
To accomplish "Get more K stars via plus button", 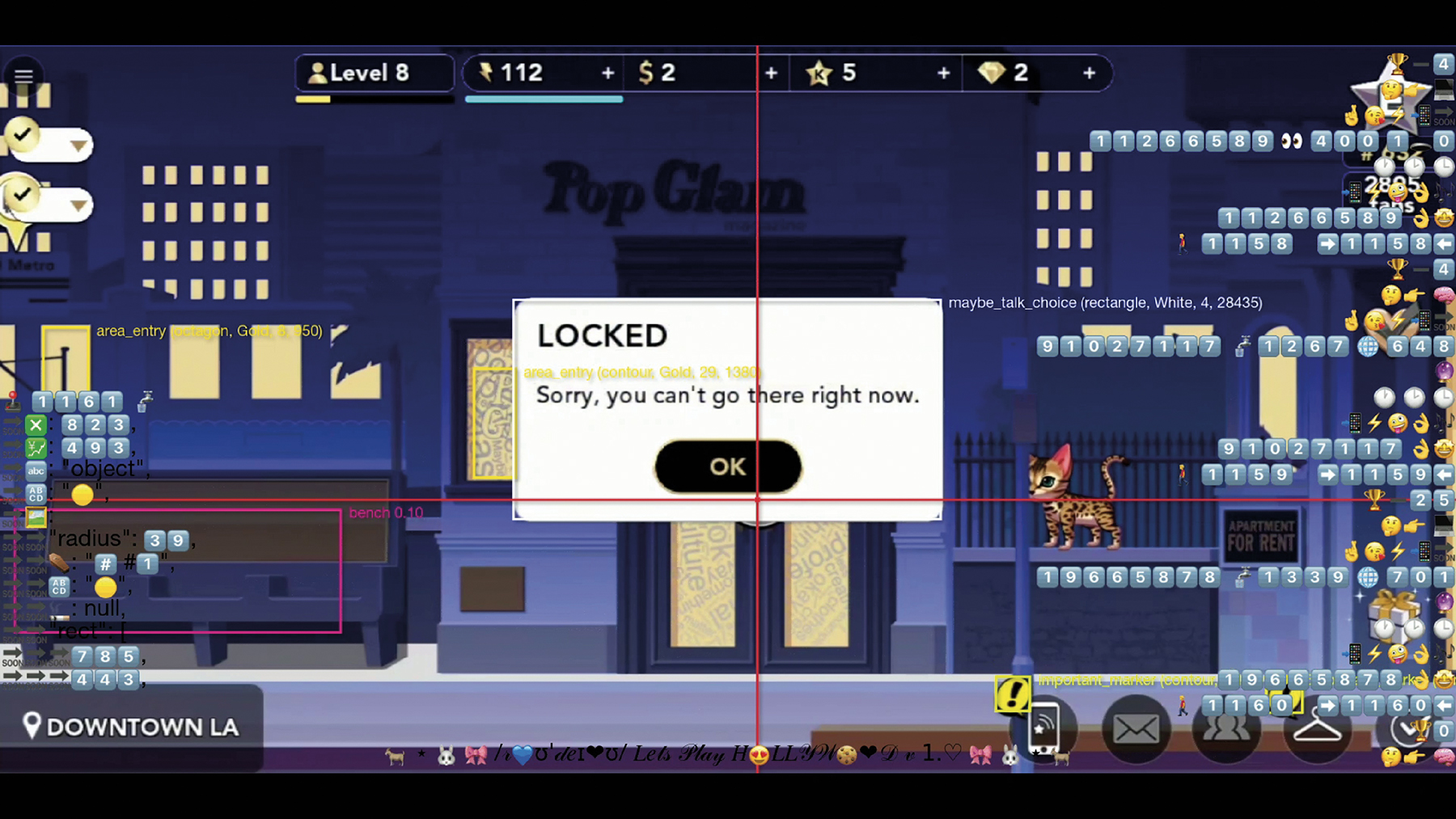I will [943, 74].
